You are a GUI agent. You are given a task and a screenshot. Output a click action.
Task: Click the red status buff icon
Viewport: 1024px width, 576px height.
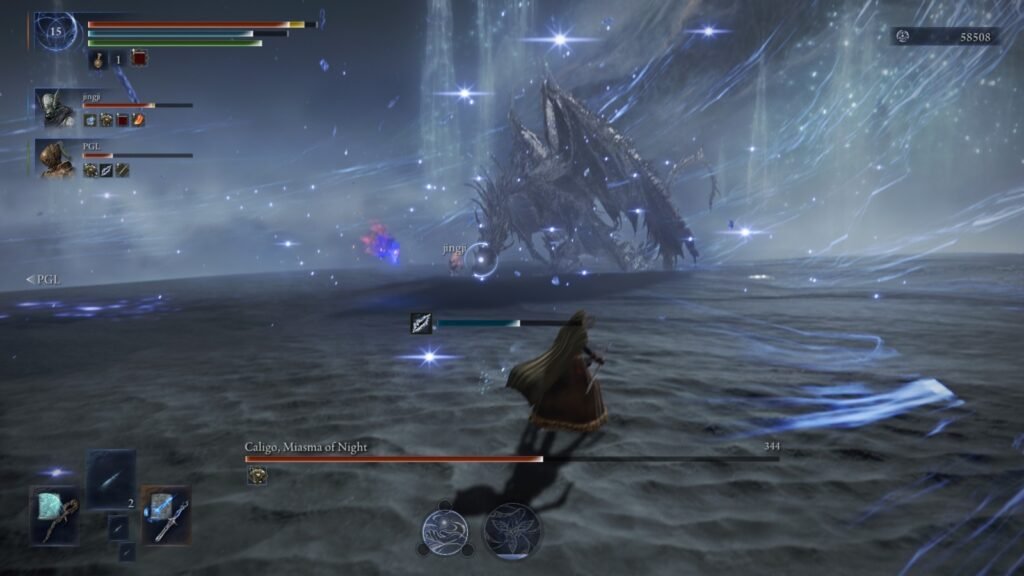138,60
